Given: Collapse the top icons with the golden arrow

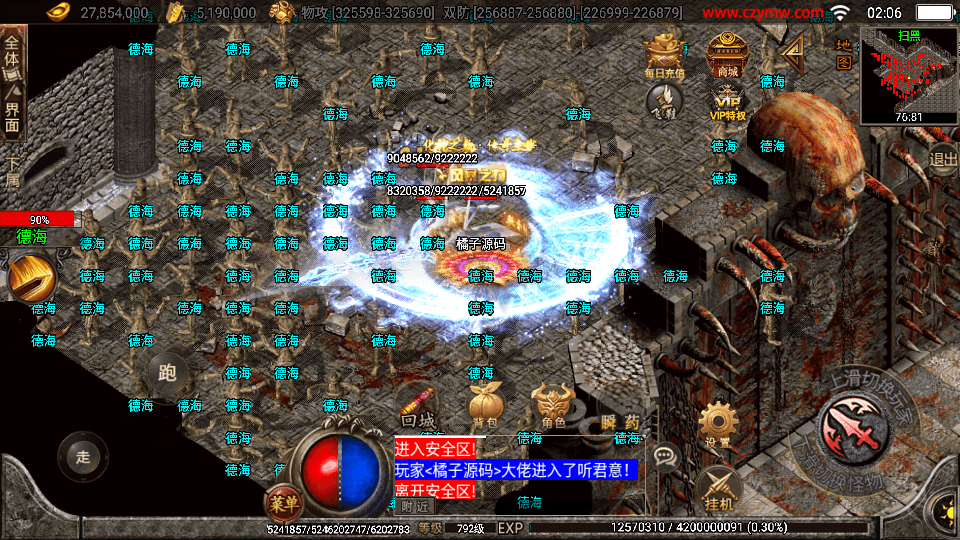Looking at the screenshot, I should coord(793,49).
